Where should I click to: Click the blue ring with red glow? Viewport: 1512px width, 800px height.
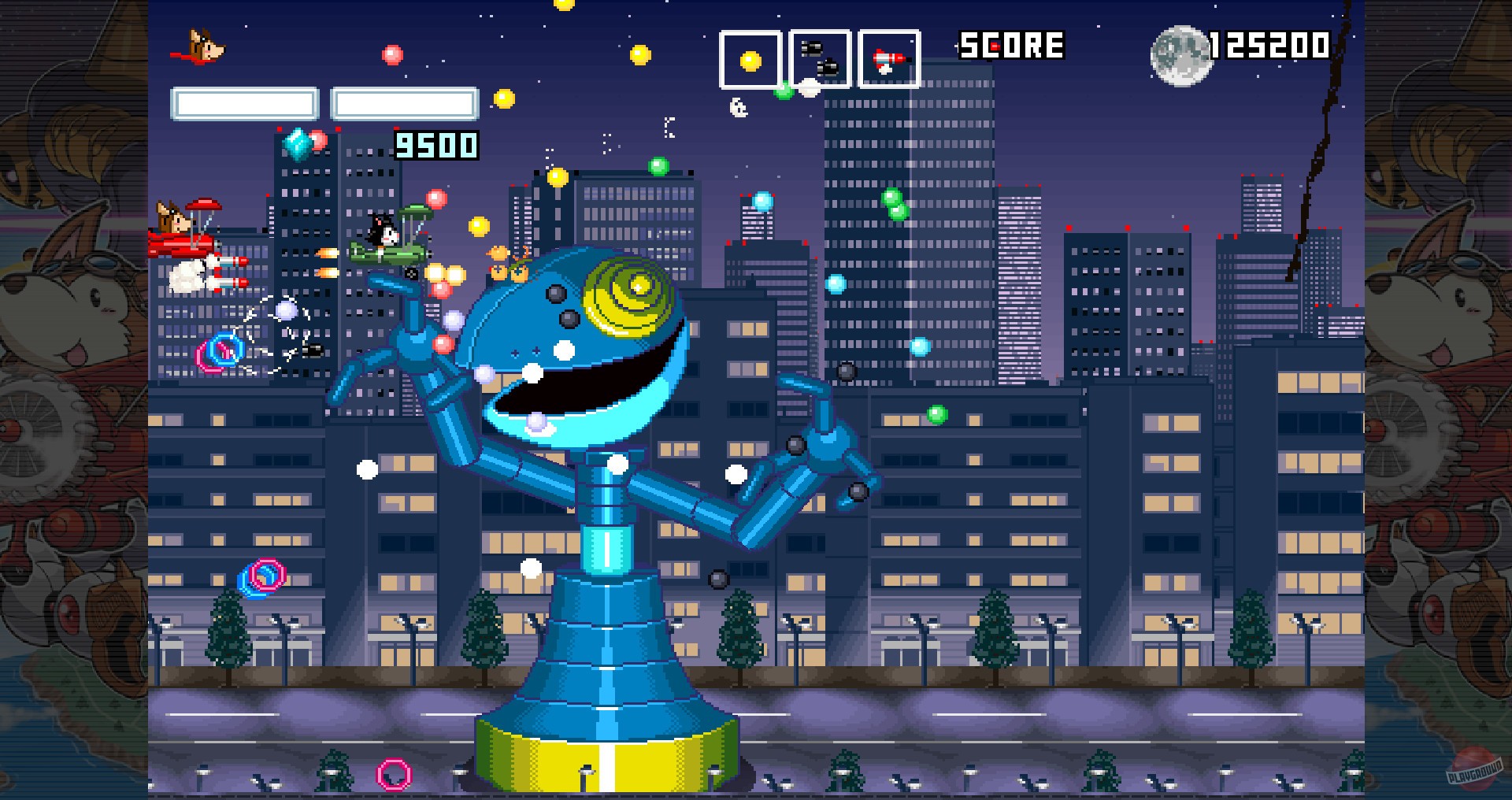tap(221, 350)
